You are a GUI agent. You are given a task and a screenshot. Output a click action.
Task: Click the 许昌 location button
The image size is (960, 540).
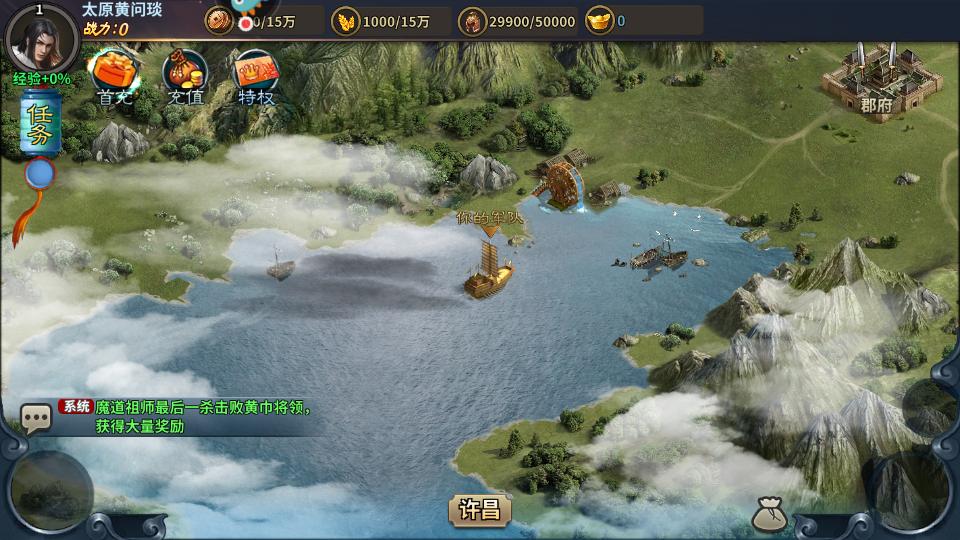click(x=480, y=510)
